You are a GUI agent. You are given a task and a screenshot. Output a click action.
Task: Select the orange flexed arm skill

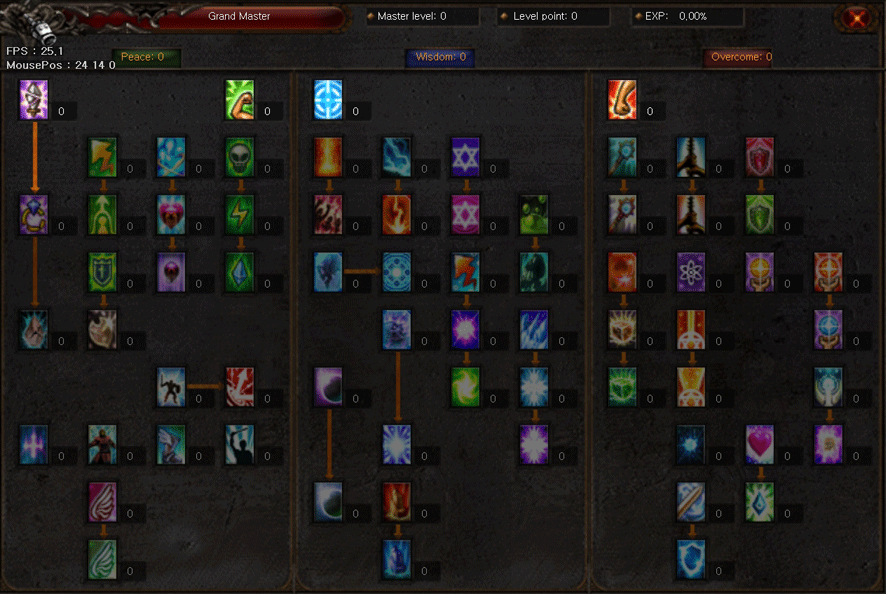623,100
